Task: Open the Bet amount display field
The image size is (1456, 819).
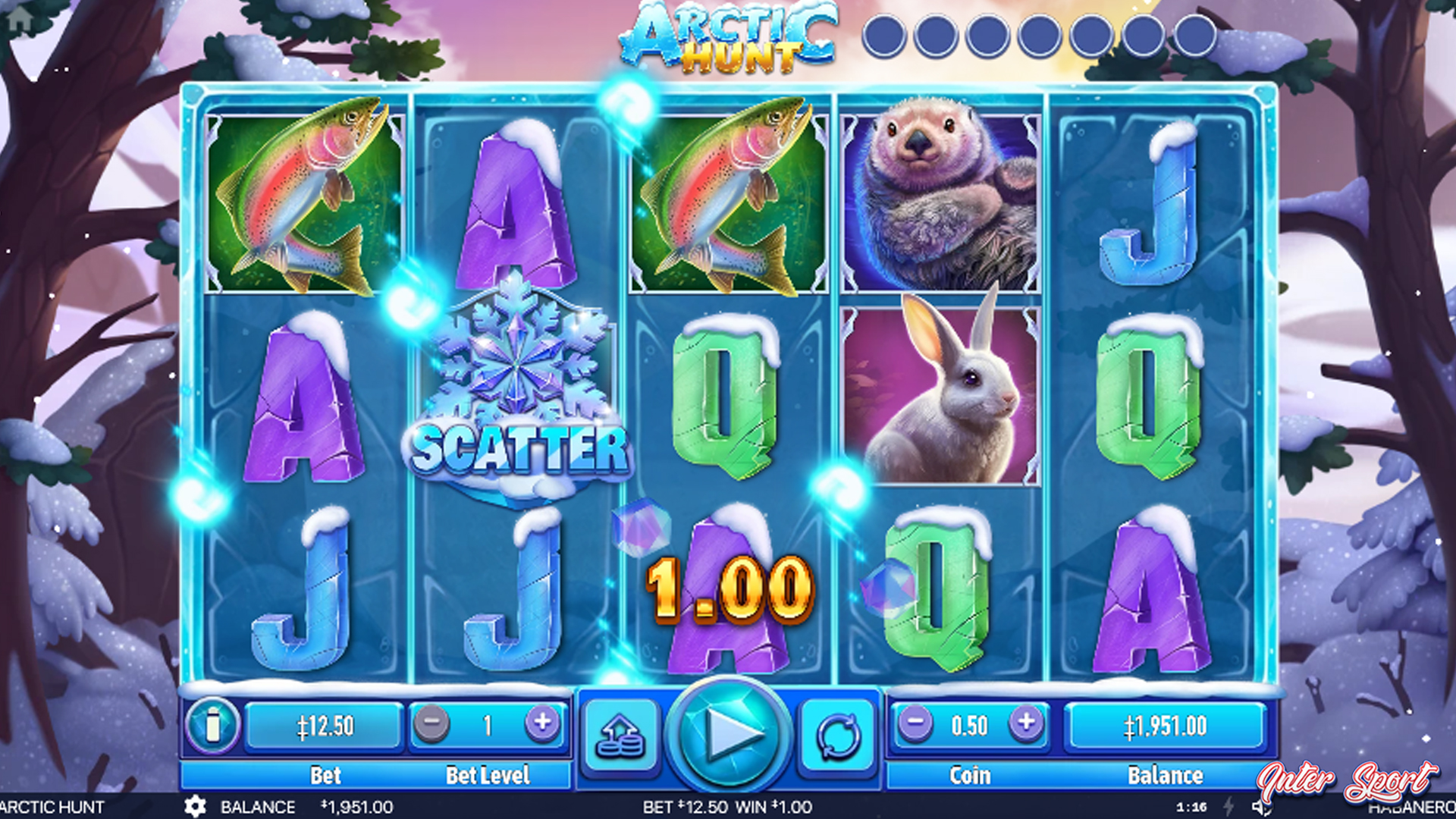Action: pos(326,724)
